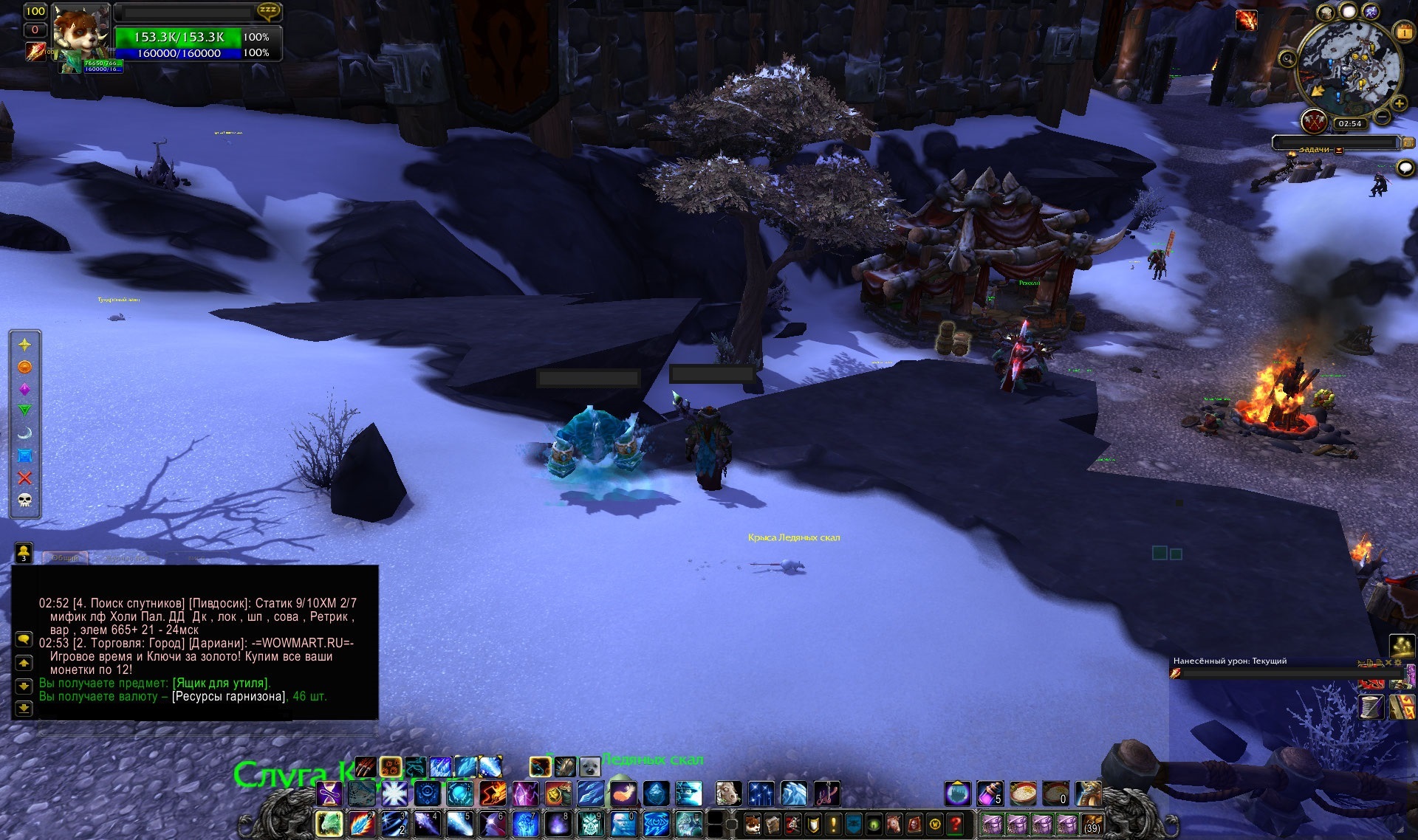Select the skull raid marker
Viewport: 1418px width, 840px height.
point(24,500)
